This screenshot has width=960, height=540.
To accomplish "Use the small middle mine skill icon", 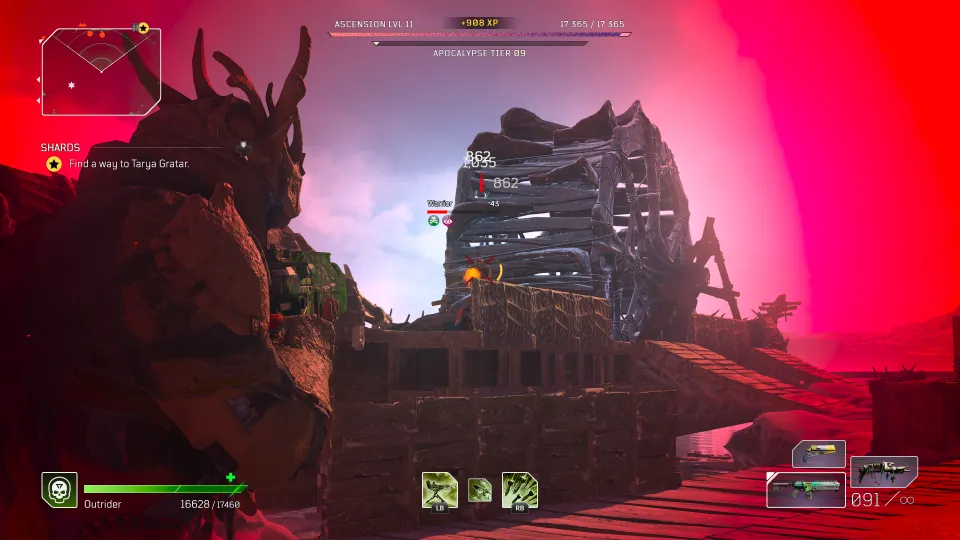I will pyautogui.click(x=480, y=489).
